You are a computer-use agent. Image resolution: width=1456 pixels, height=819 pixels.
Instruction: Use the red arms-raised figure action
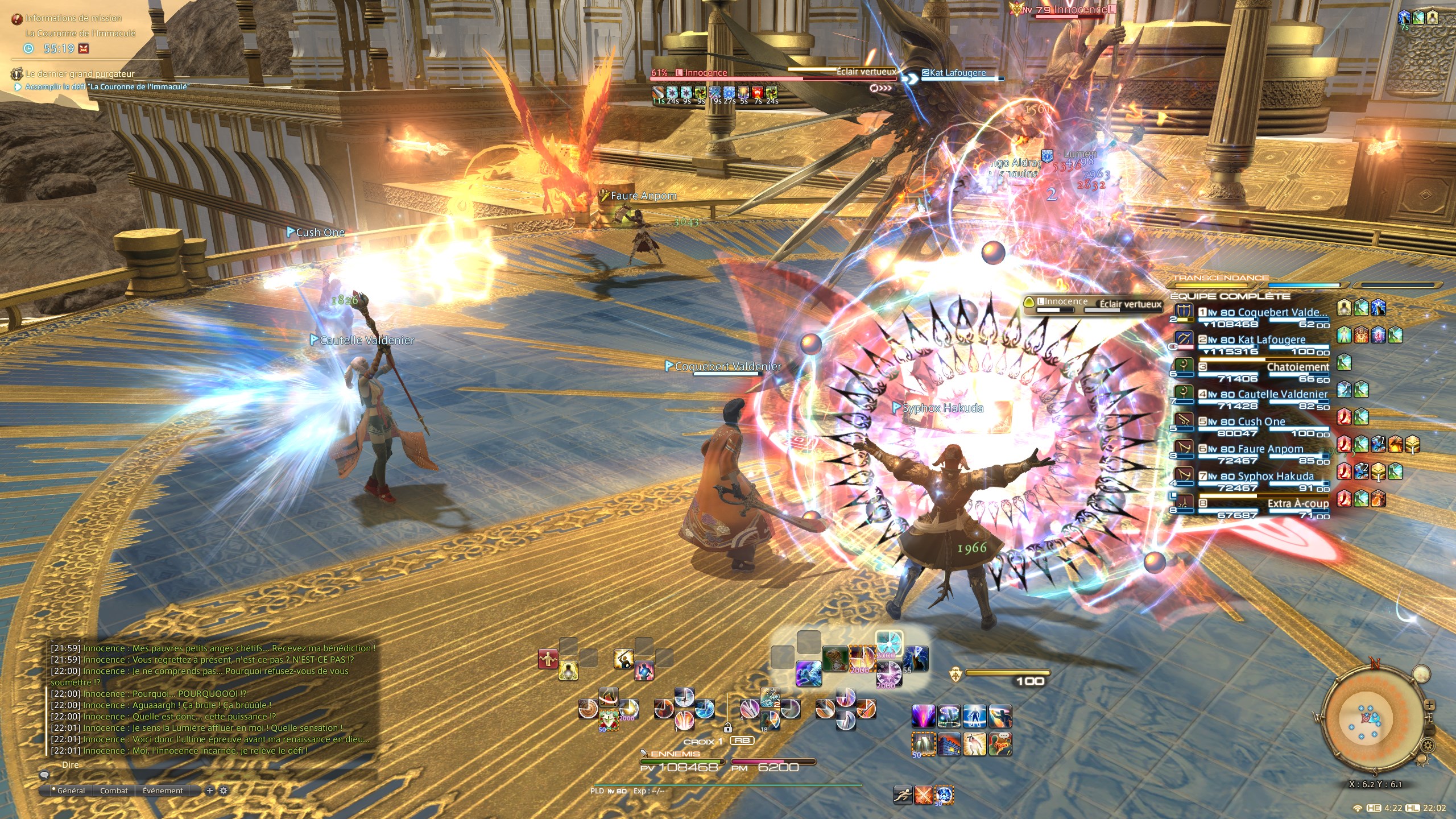pos(548,659)
